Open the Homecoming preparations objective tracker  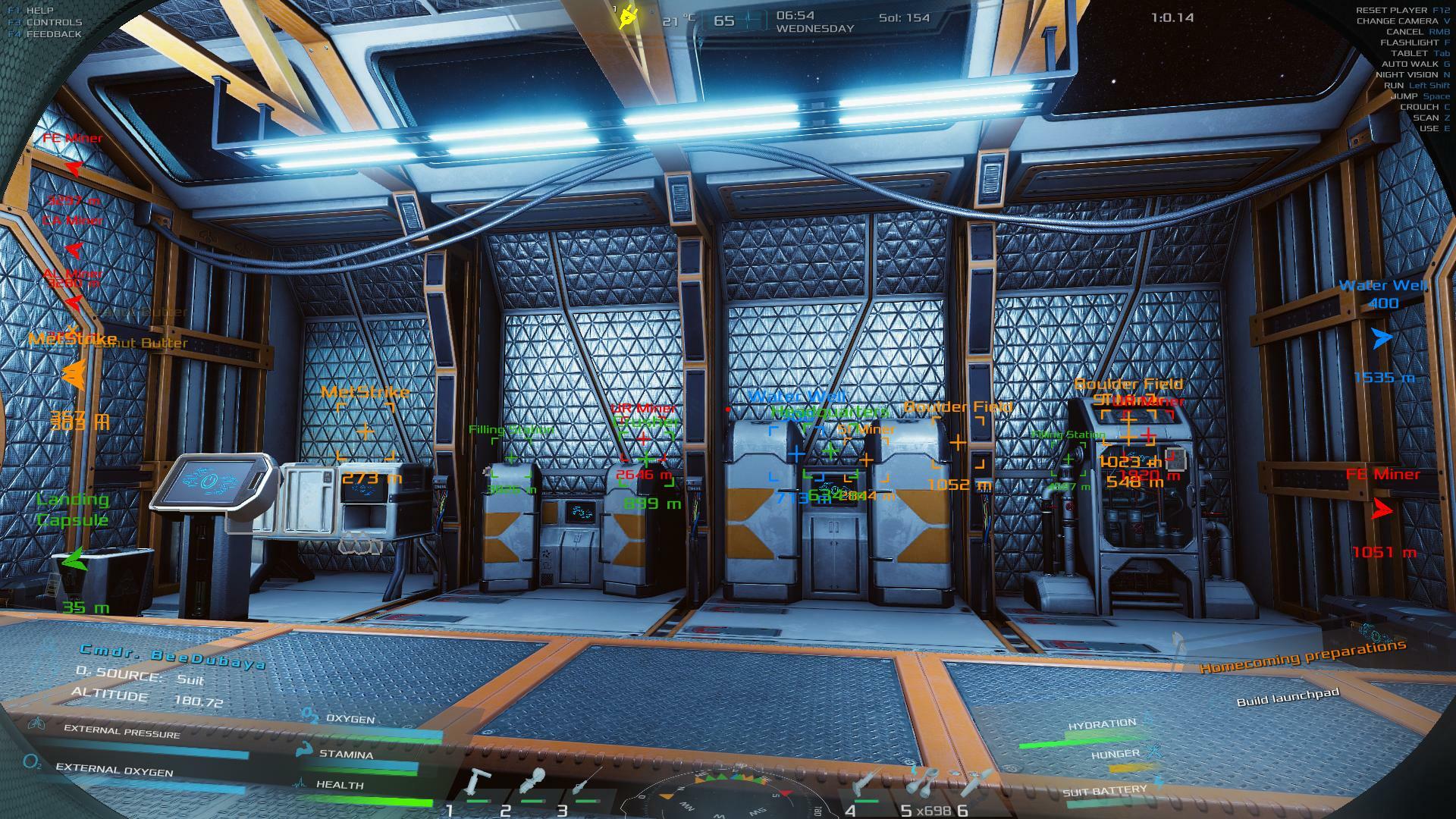(x=1302, y=657)
